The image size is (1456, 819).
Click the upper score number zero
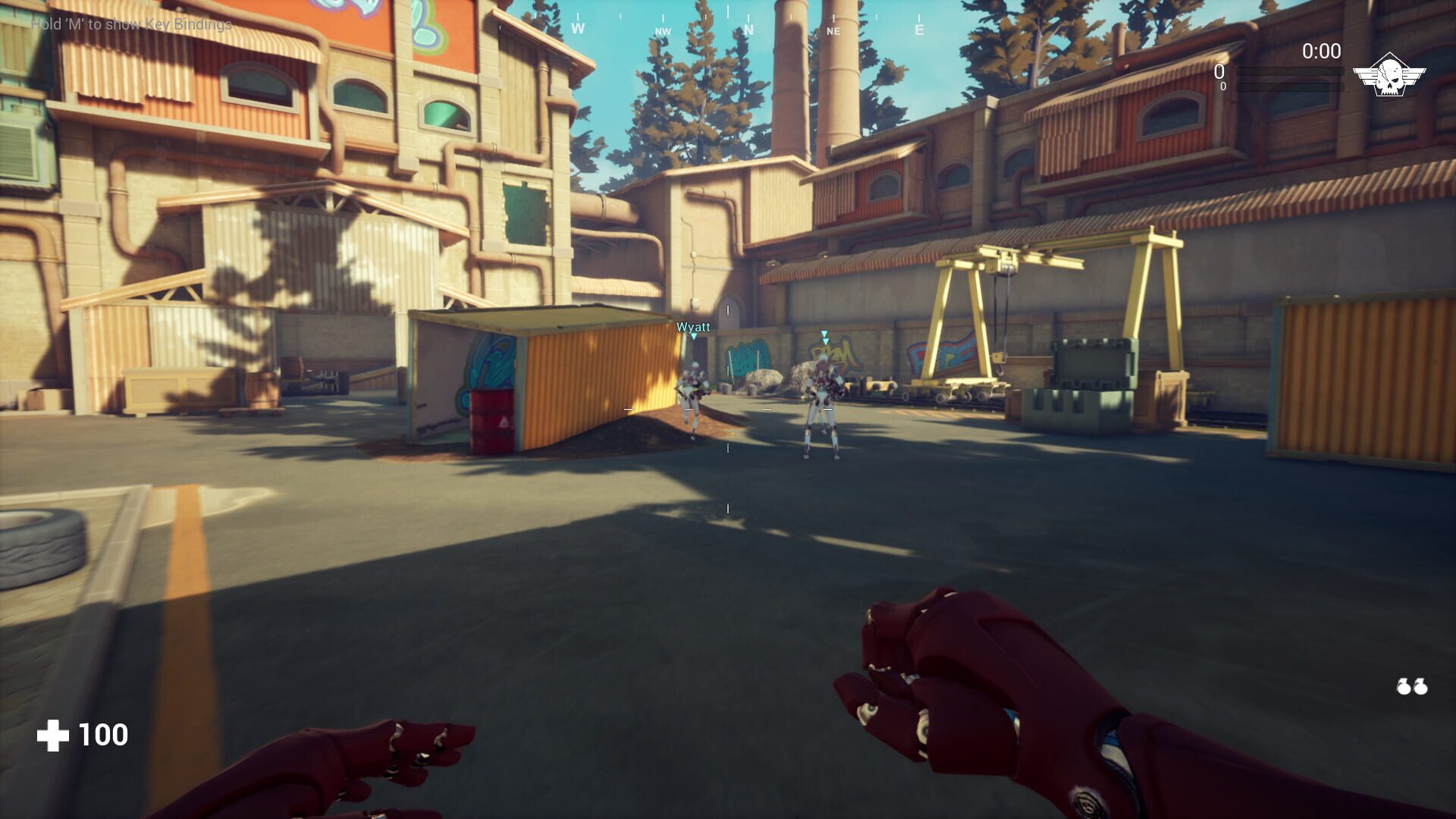tap(1219, 72)
